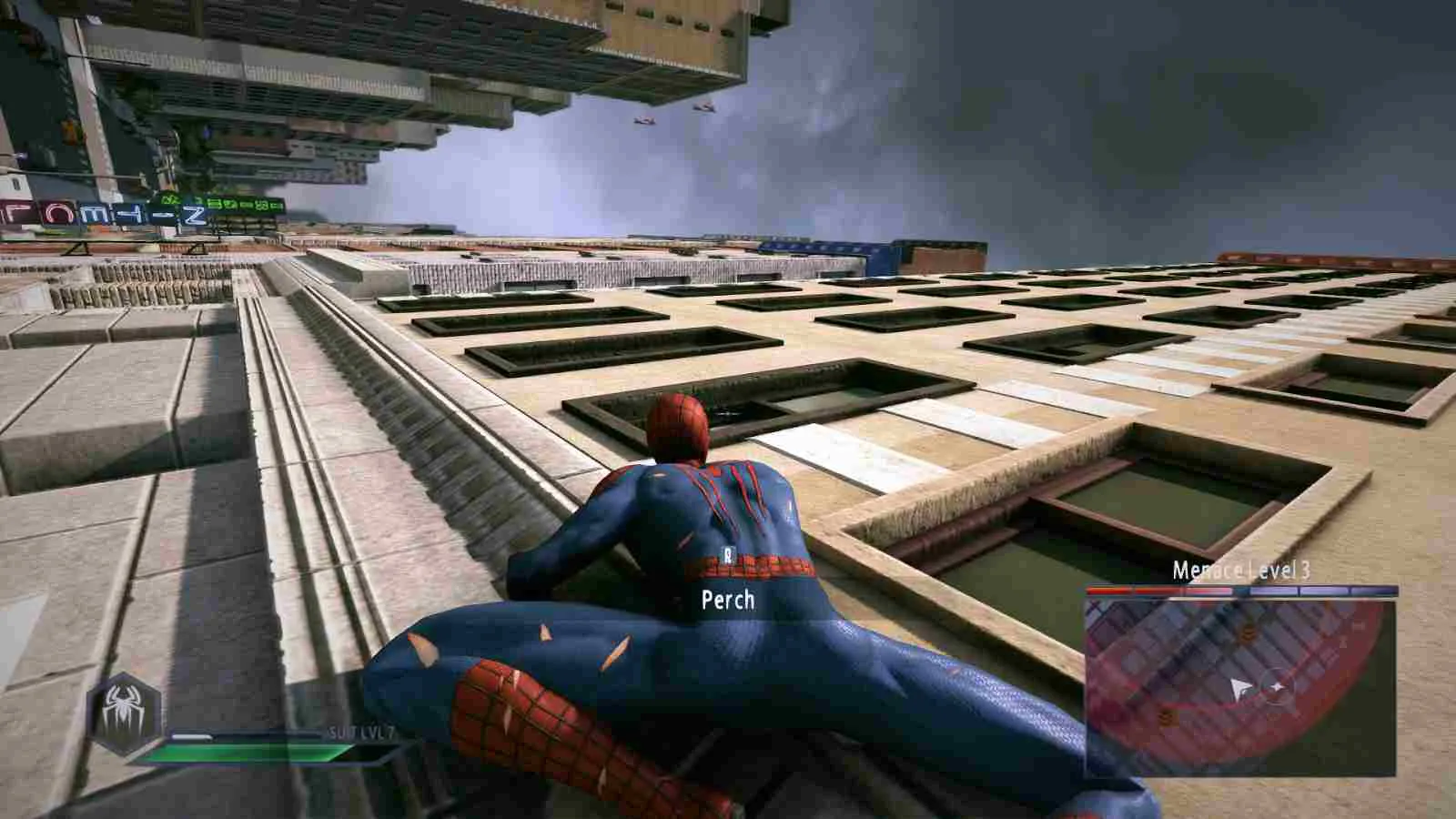Select Spider-Man's masked head
This screenshot has height=819, width=1456.
tap(678, 428)
